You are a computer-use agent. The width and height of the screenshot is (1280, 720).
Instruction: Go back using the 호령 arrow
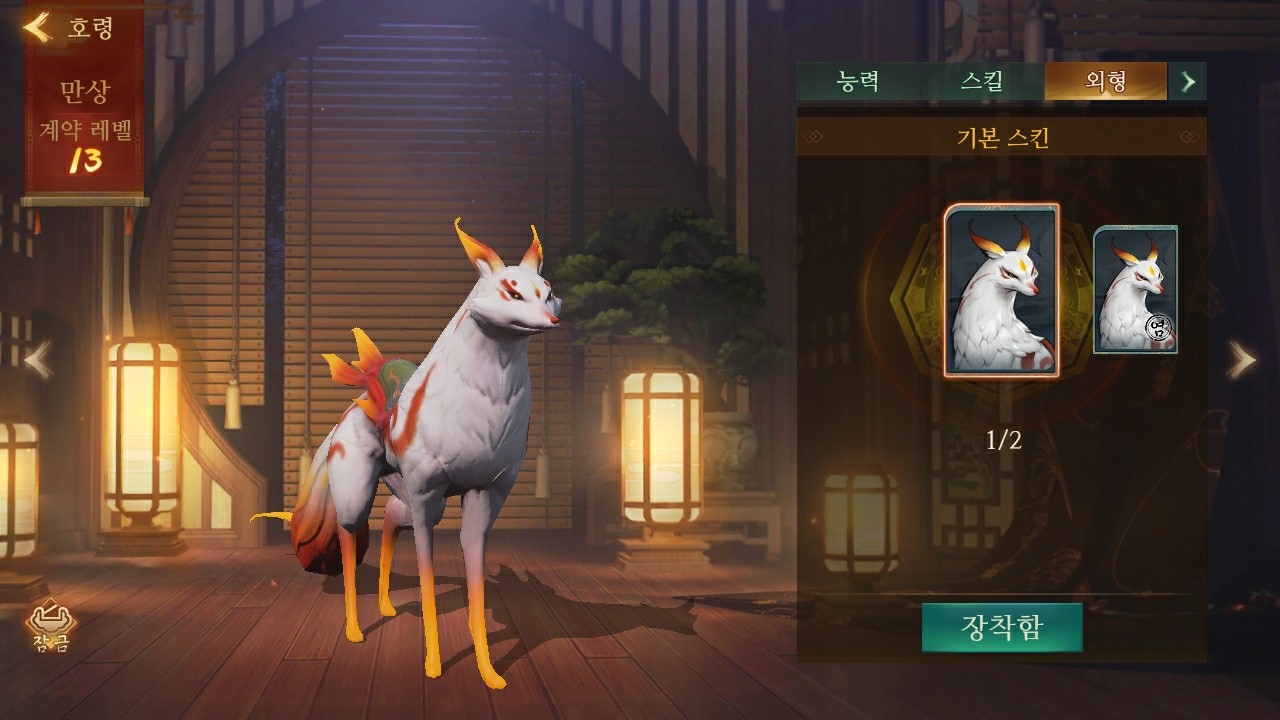38,27
